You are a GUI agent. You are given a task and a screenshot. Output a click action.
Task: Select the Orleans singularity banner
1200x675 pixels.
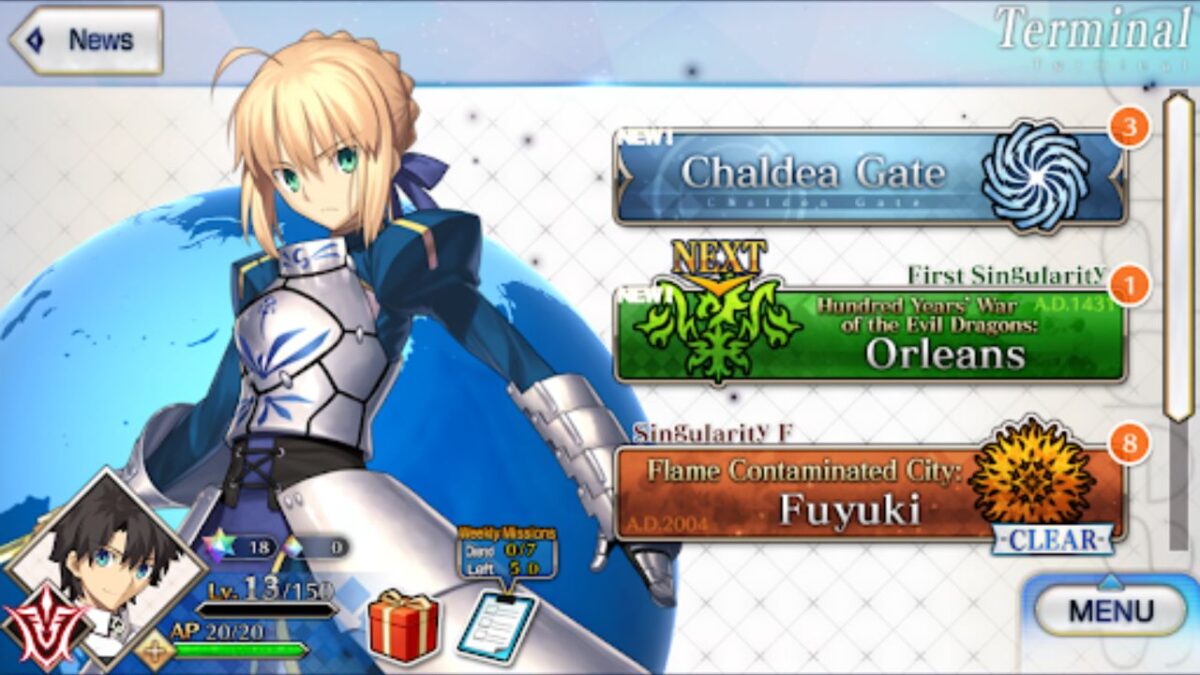(x=869, y=336)
